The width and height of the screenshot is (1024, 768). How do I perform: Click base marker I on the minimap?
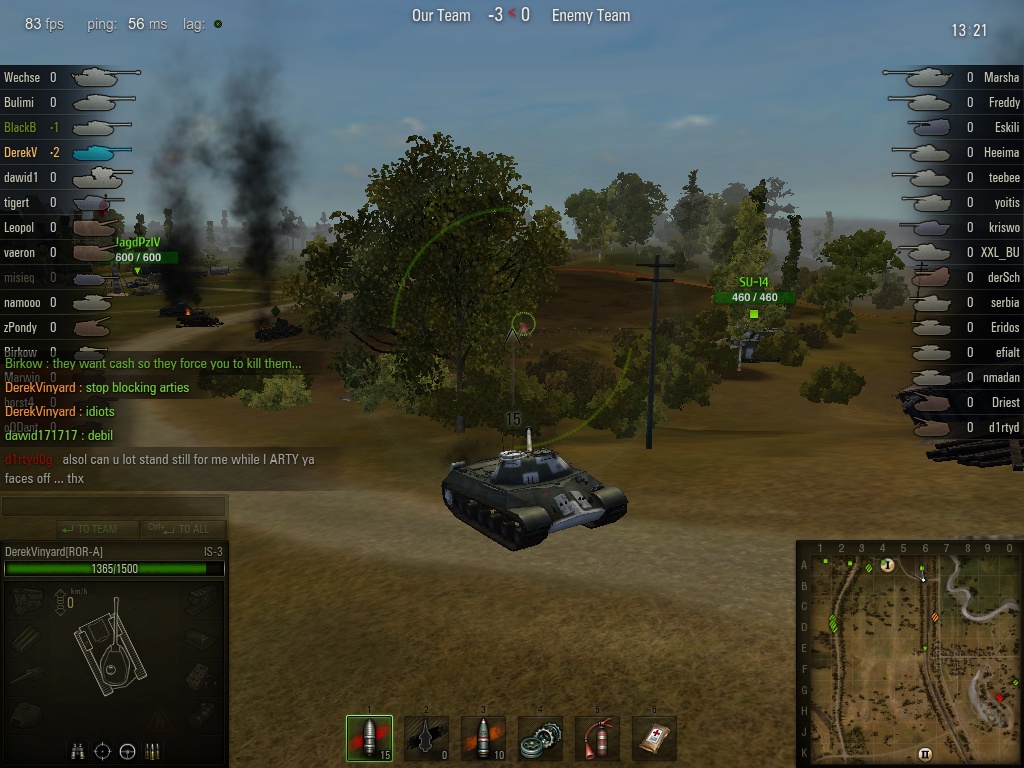[x=887, y=566]
